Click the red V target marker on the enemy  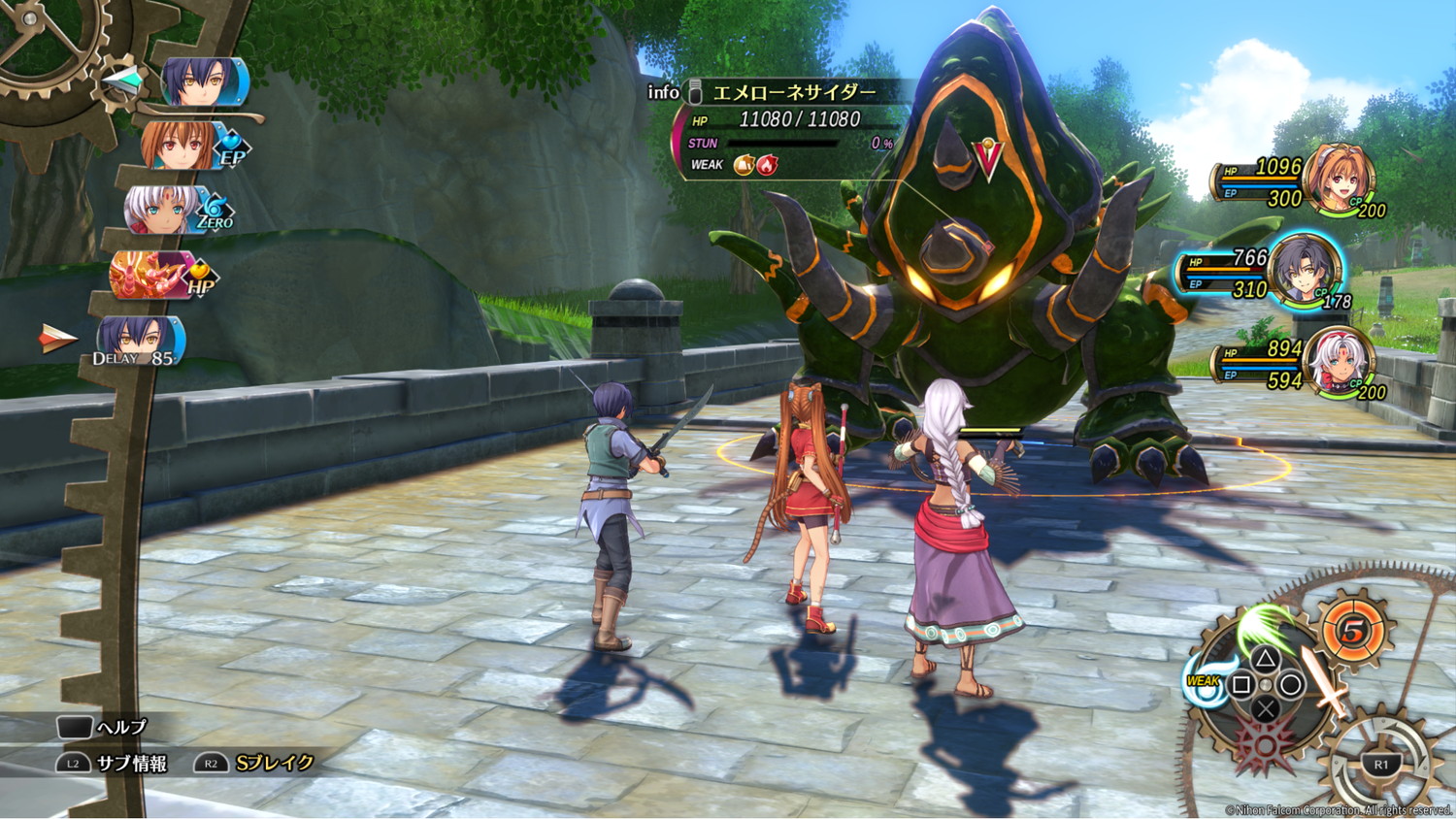988,160
